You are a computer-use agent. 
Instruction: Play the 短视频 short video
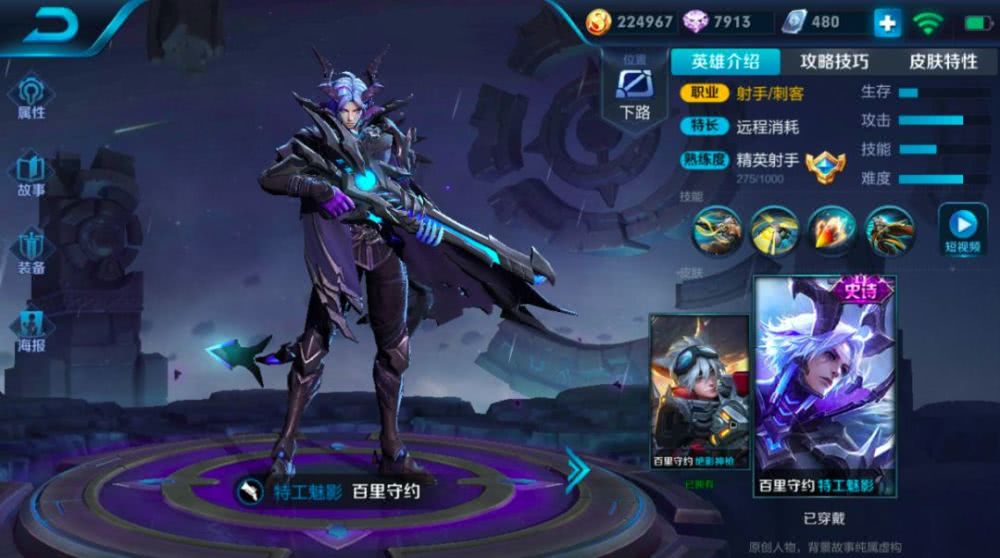(962, 229)
